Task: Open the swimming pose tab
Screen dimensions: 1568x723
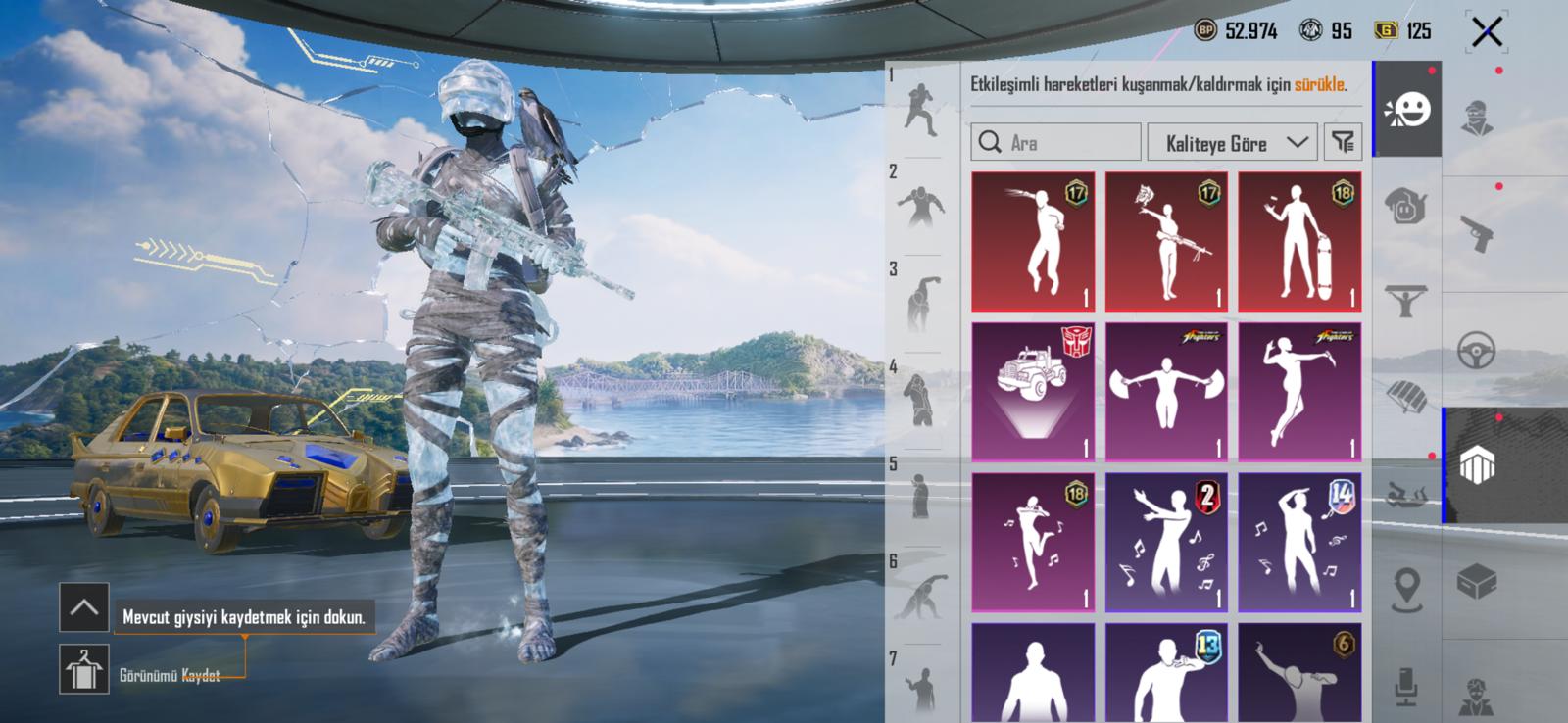Action: coord(1406,495)
